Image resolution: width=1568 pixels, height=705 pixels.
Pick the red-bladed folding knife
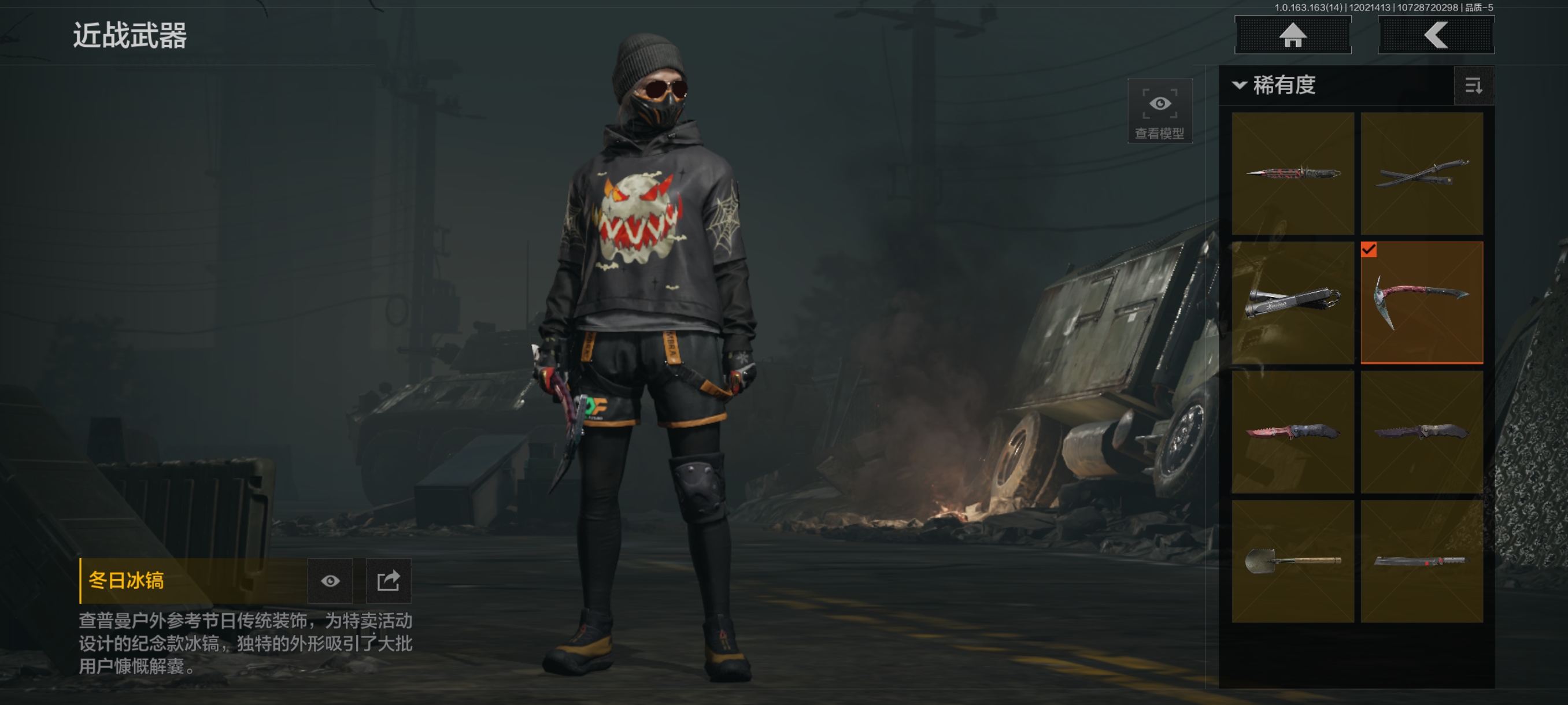coord(1293,432)
